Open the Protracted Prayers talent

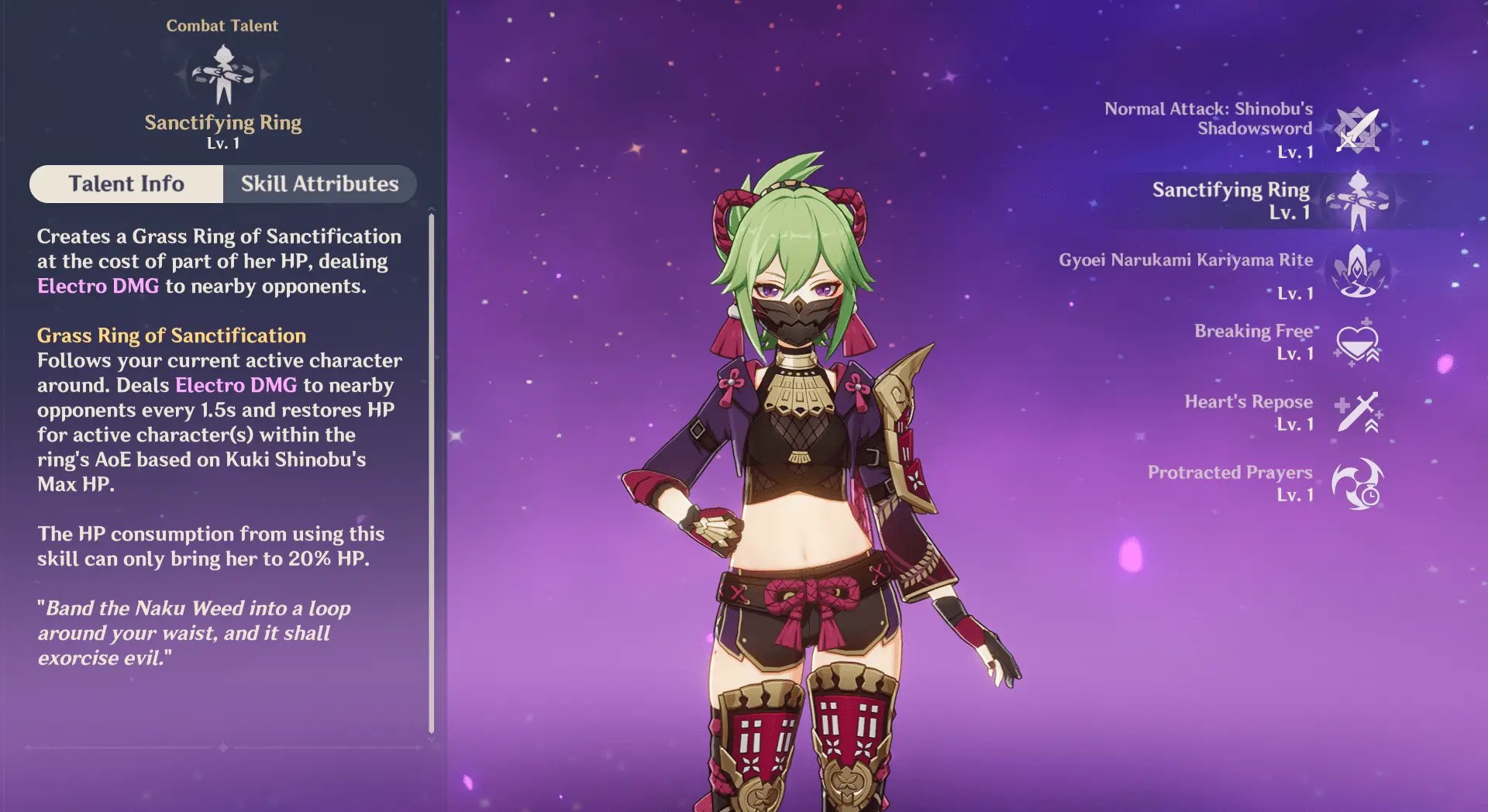(x=1358, y=483)
